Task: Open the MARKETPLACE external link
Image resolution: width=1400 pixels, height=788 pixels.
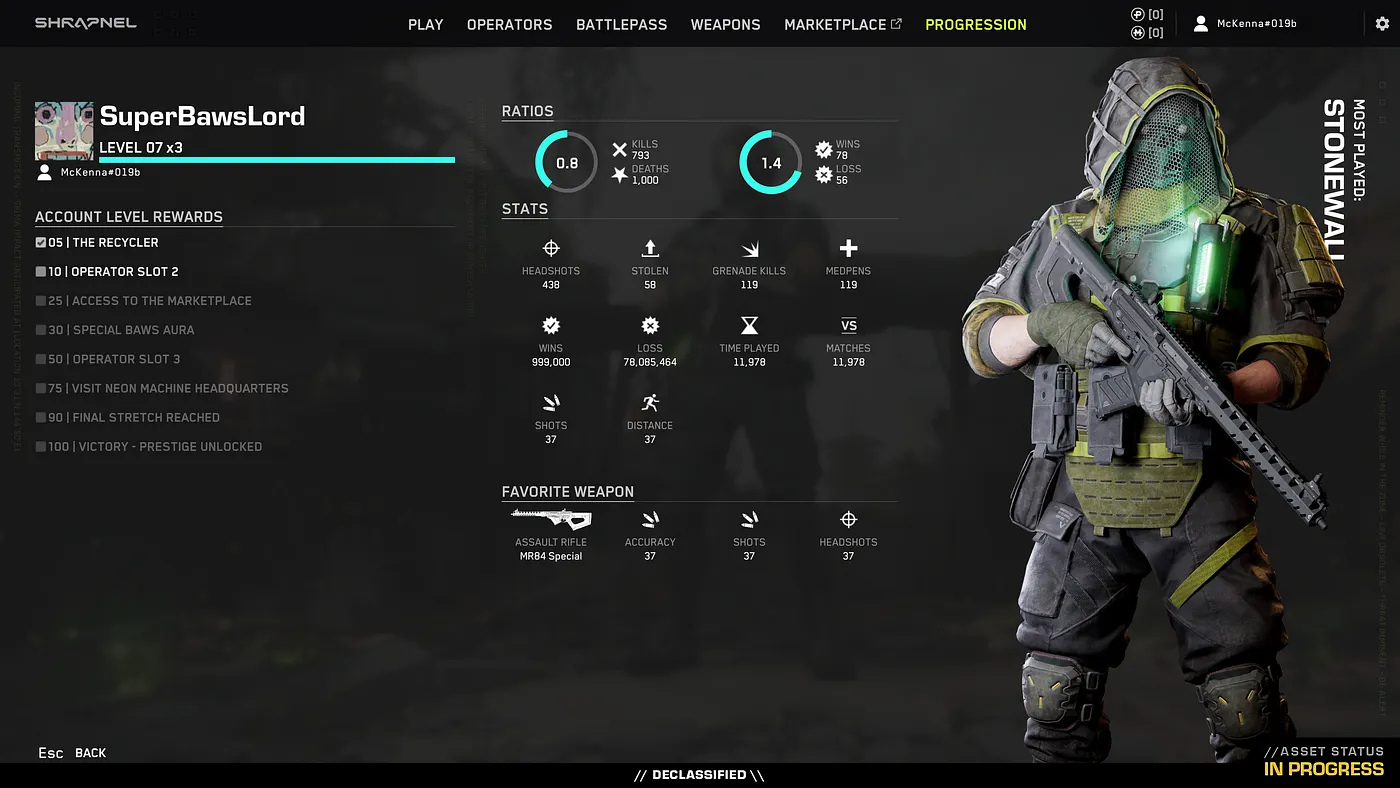Action: point(842,24)
